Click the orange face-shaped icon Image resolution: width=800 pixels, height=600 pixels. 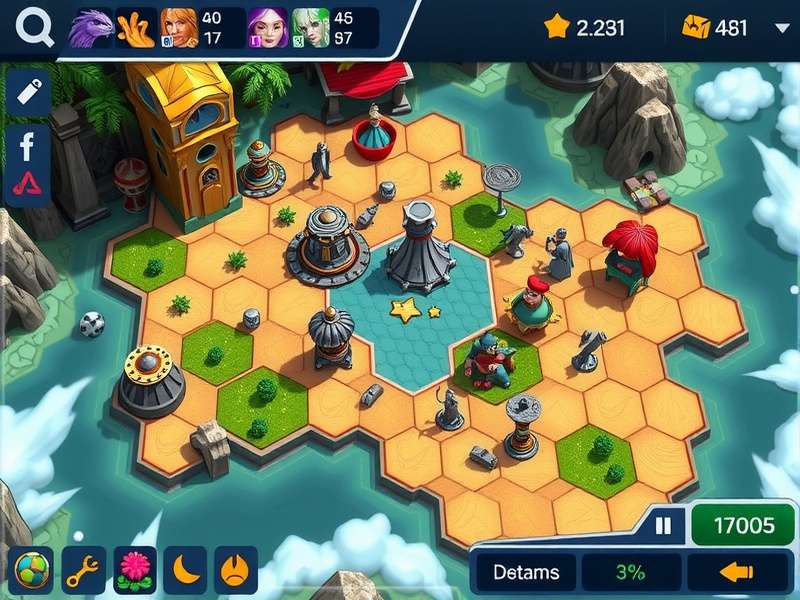pos(236,571)
